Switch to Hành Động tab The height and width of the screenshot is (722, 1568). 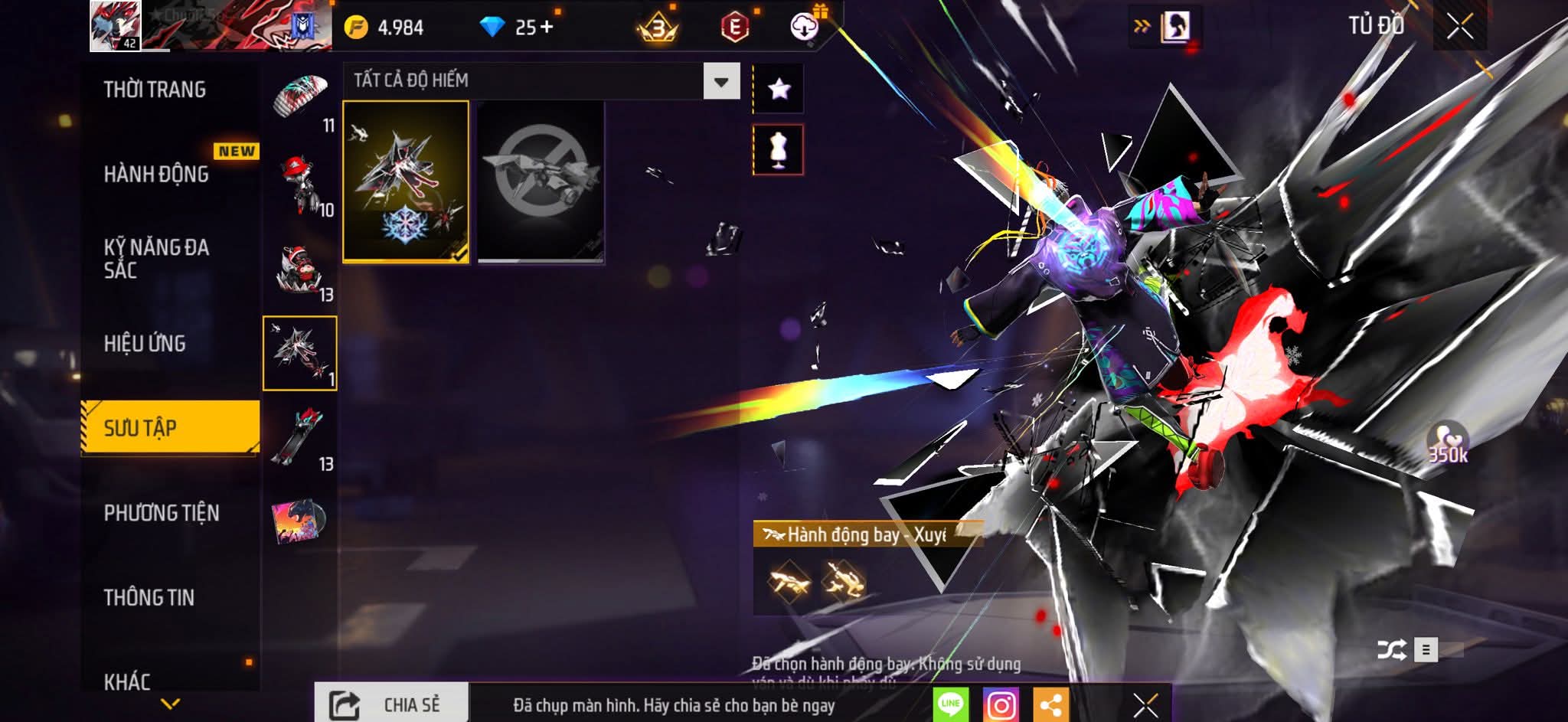click(x=157, y=175)
